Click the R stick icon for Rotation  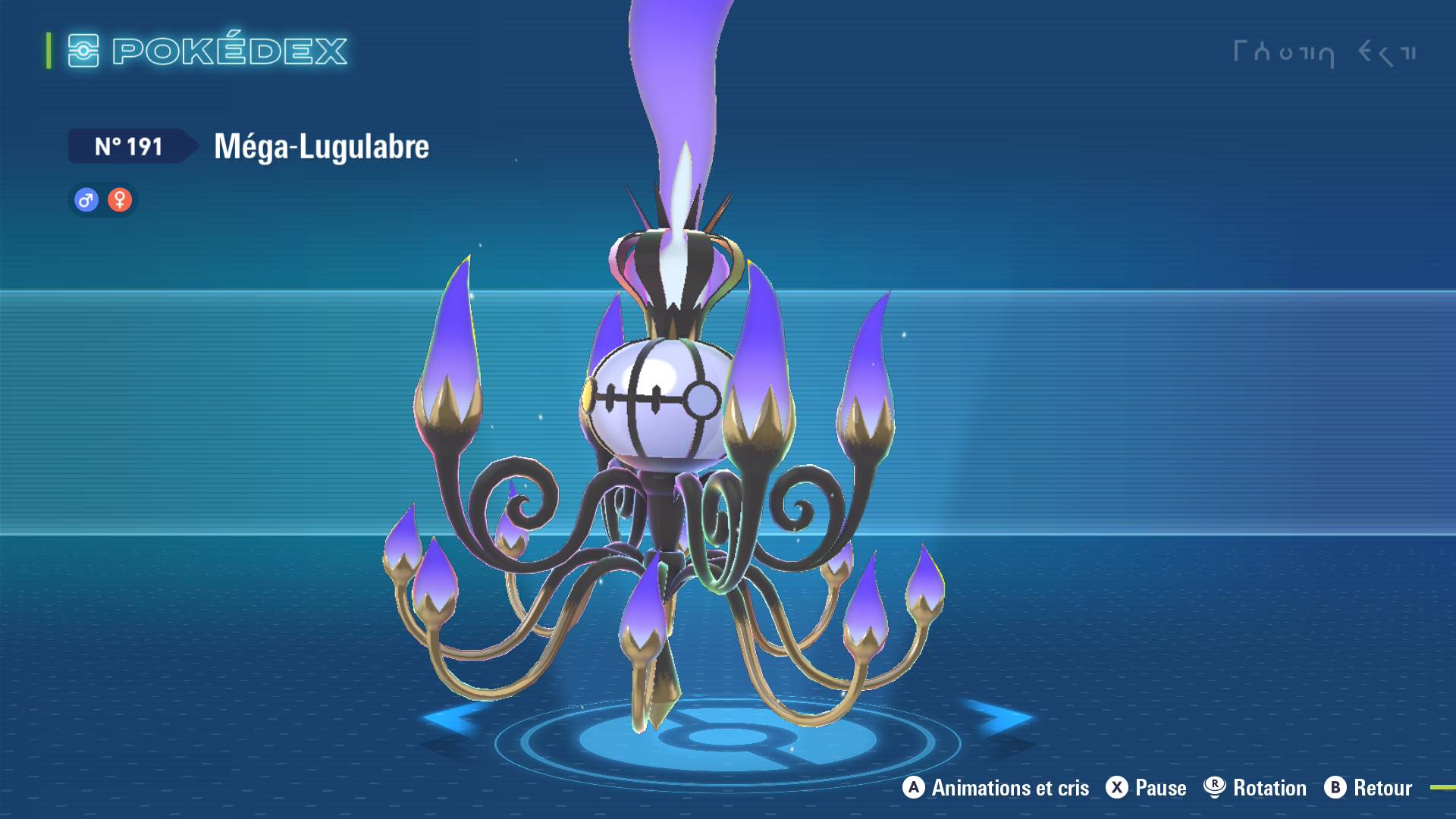[x=1216, y=788]
